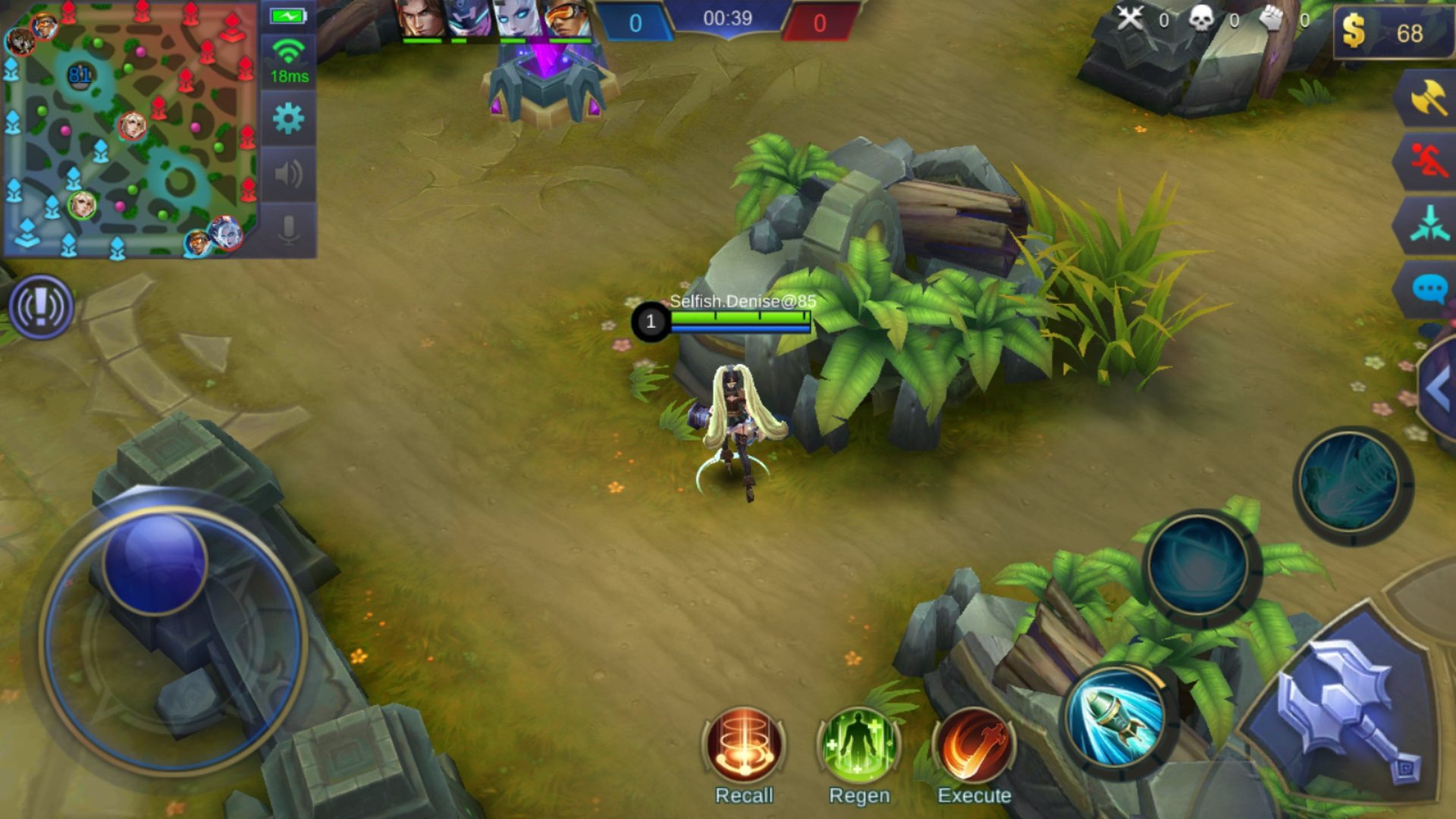Activate the Execute battle spell
1456x819 pixels.
[x=974, y=746]
